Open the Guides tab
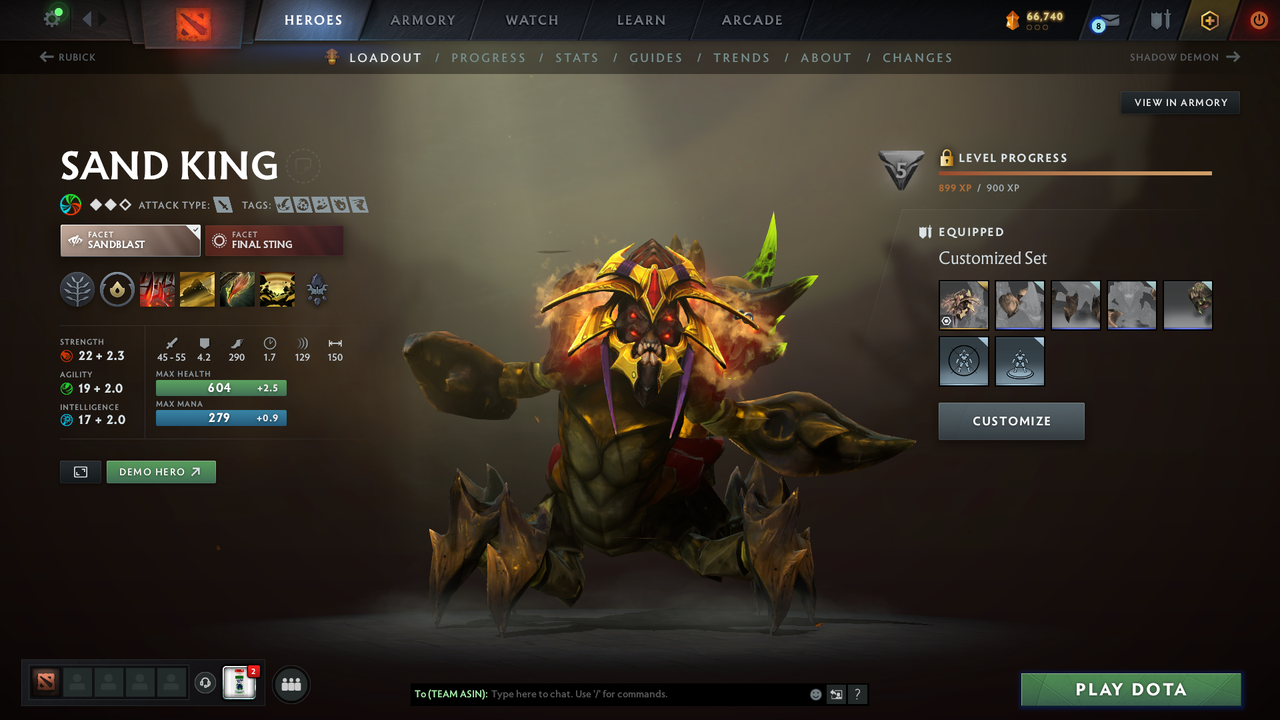Screen dimensions: 1280x720 click(x=655, y=58)
